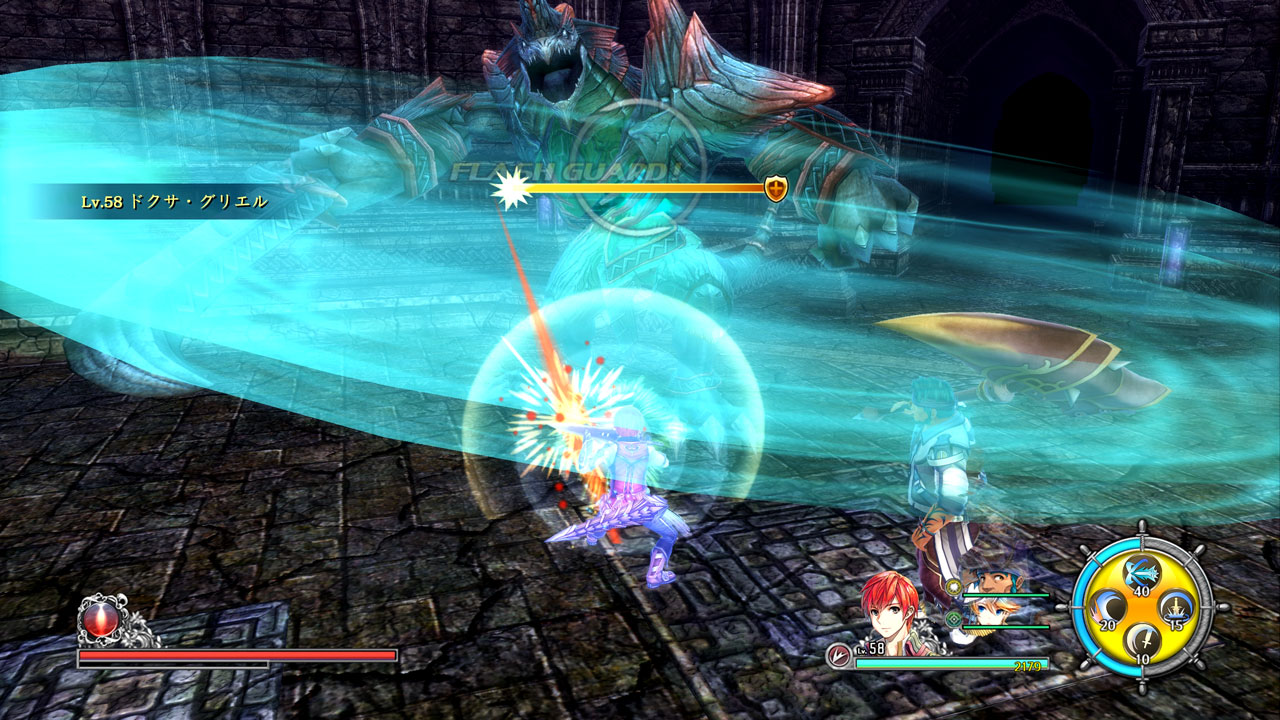
Task: Click the Lv.58 label above Adol's HP bar
Action: [x=871, y=647]
